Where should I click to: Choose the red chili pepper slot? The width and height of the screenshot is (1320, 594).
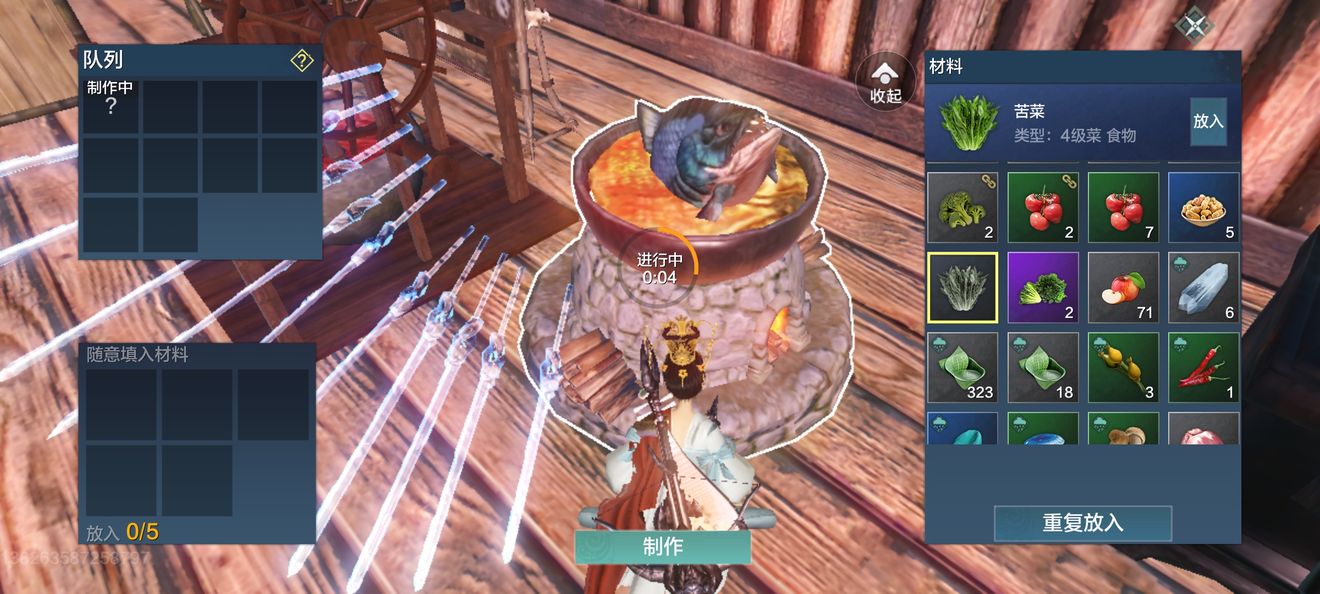pyautogui.click(x=1203, y=367)
